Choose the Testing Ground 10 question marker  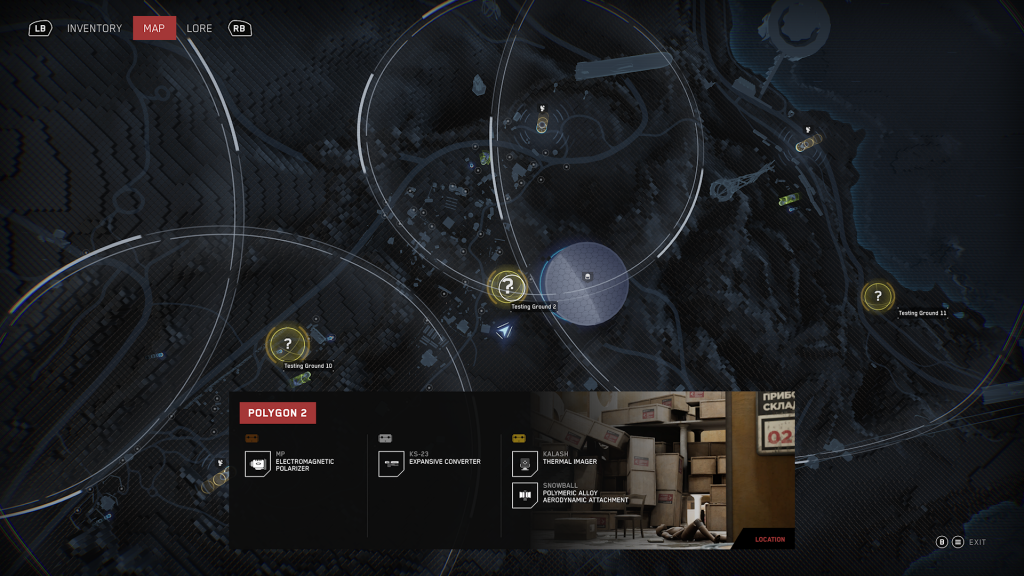click(287, 344)
